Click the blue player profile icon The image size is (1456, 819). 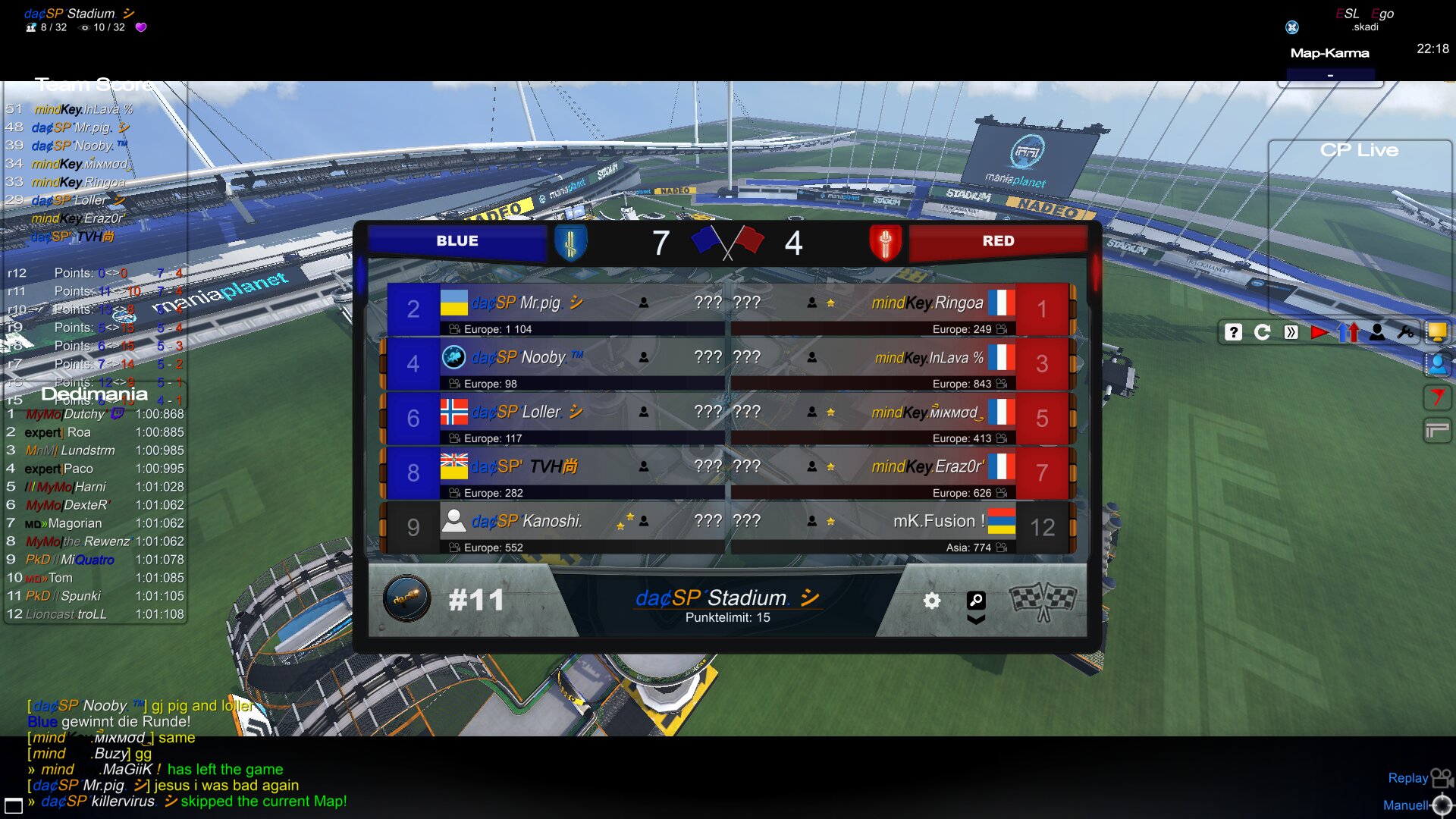[x=1437, y=365]
